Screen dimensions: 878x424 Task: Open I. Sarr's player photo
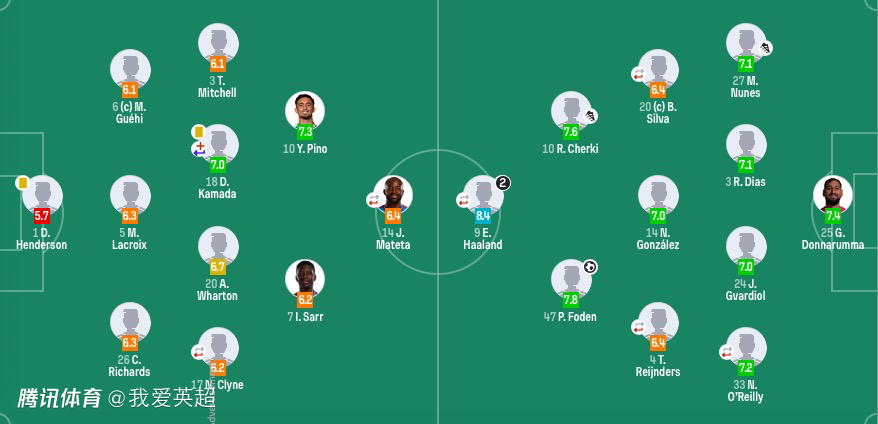305,280
